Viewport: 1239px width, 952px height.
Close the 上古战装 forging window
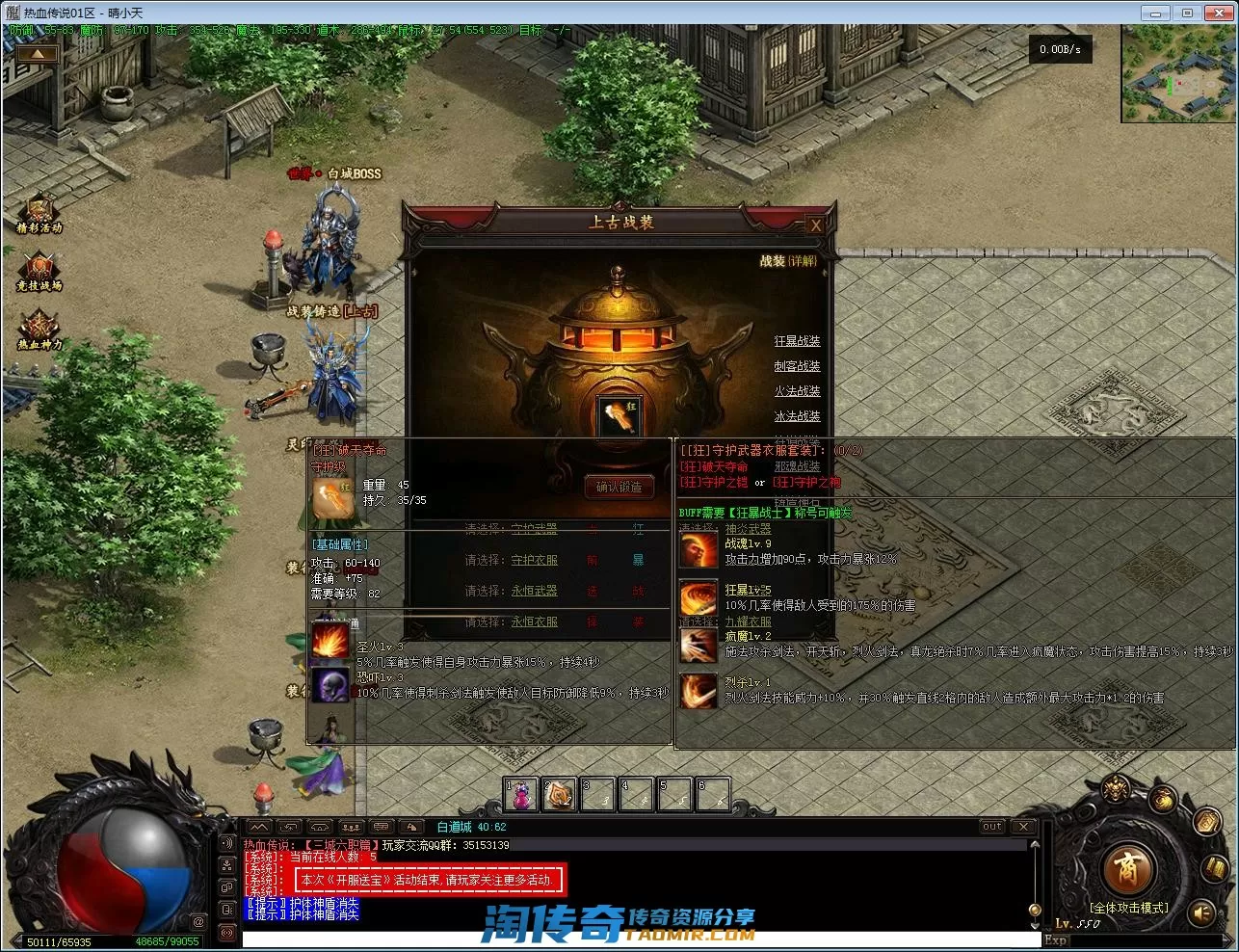815,225
